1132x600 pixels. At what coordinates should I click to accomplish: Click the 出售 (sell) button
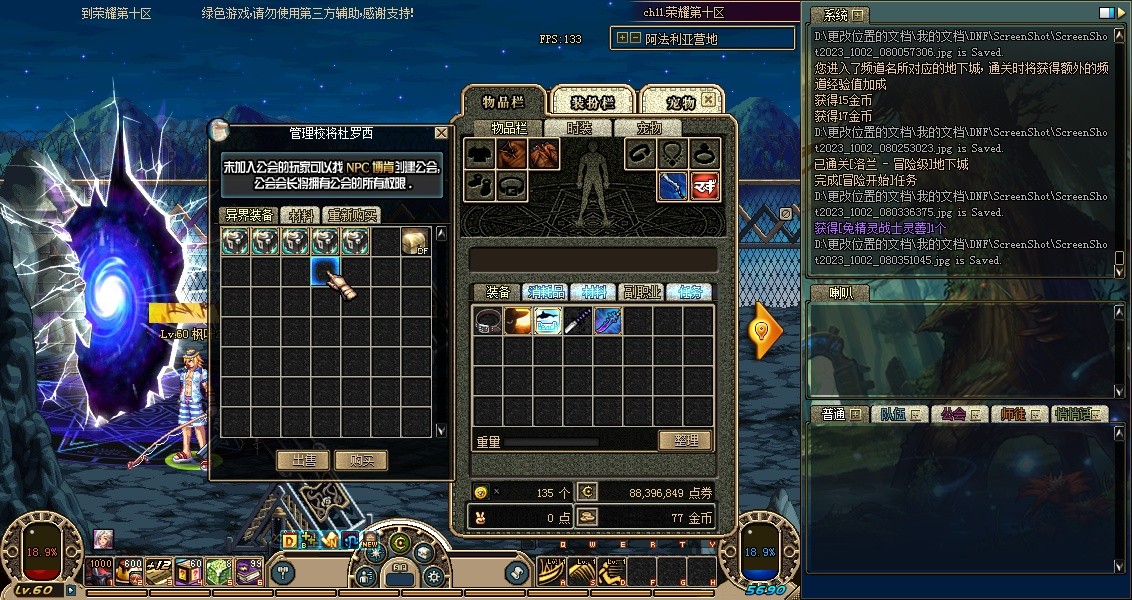[x=303, y=460]
